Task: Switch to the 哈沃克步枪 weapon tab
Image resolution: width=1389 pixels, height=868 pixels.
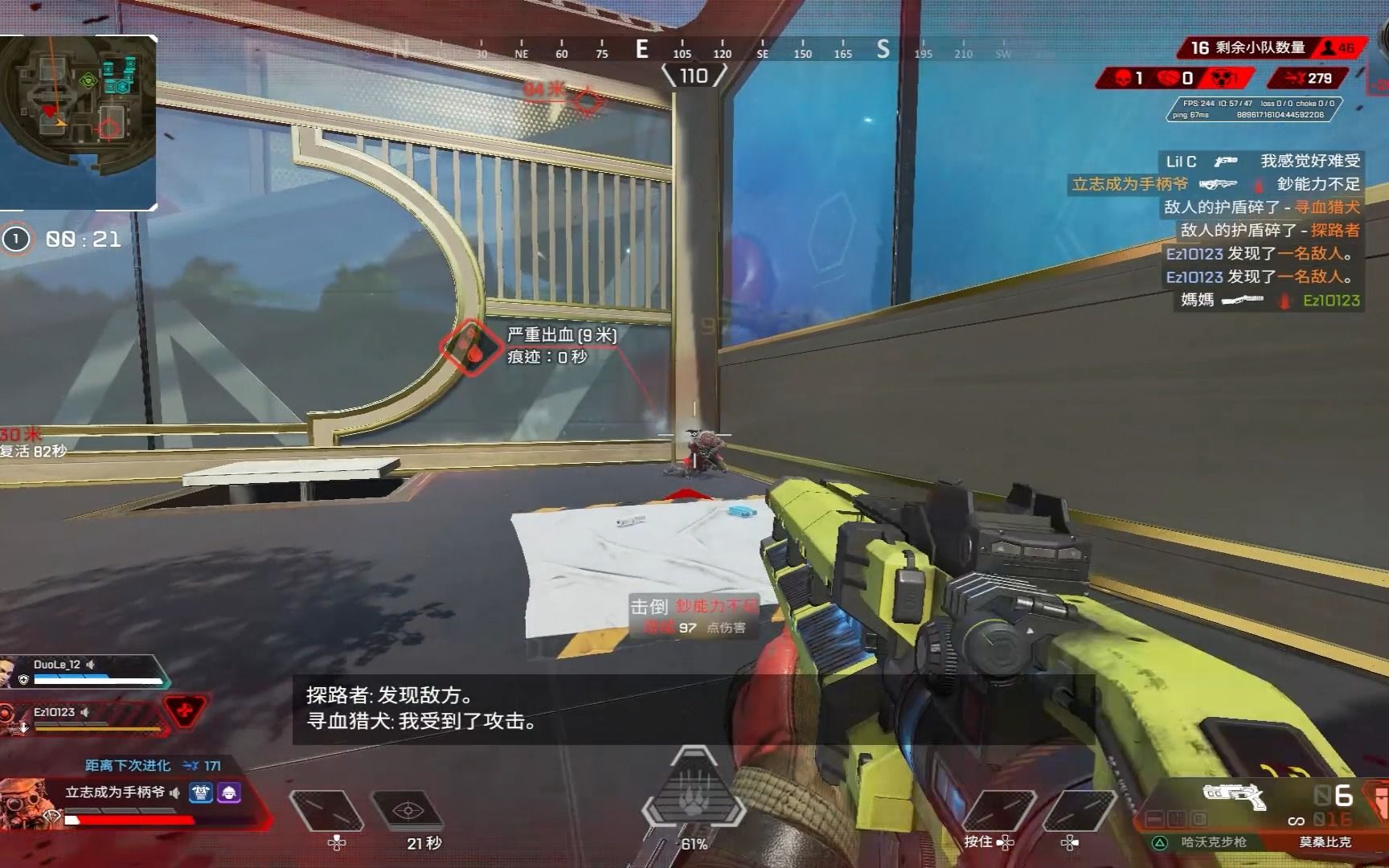Action: point(1214,842)
